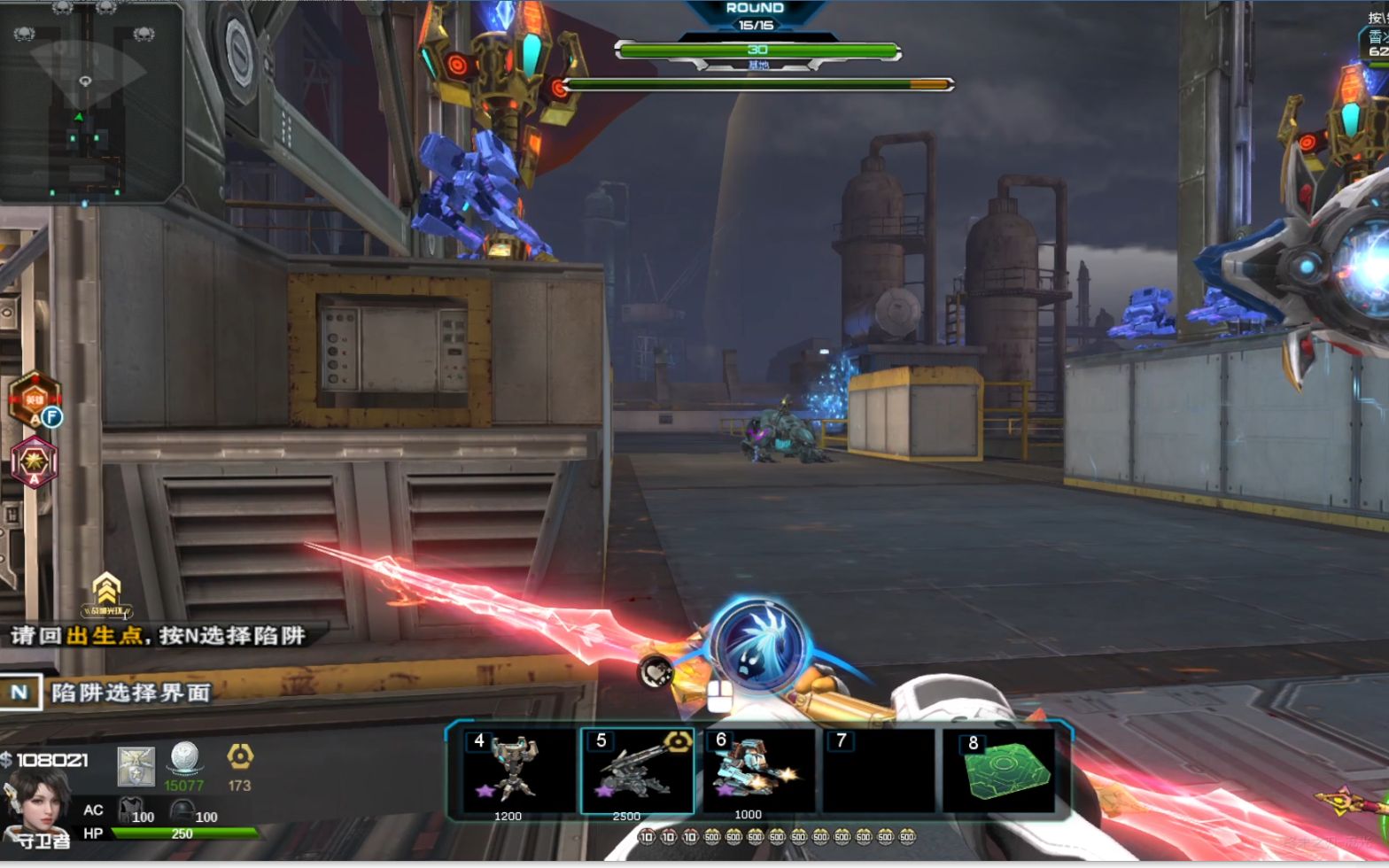Click the silver coin currency icon

184,760
